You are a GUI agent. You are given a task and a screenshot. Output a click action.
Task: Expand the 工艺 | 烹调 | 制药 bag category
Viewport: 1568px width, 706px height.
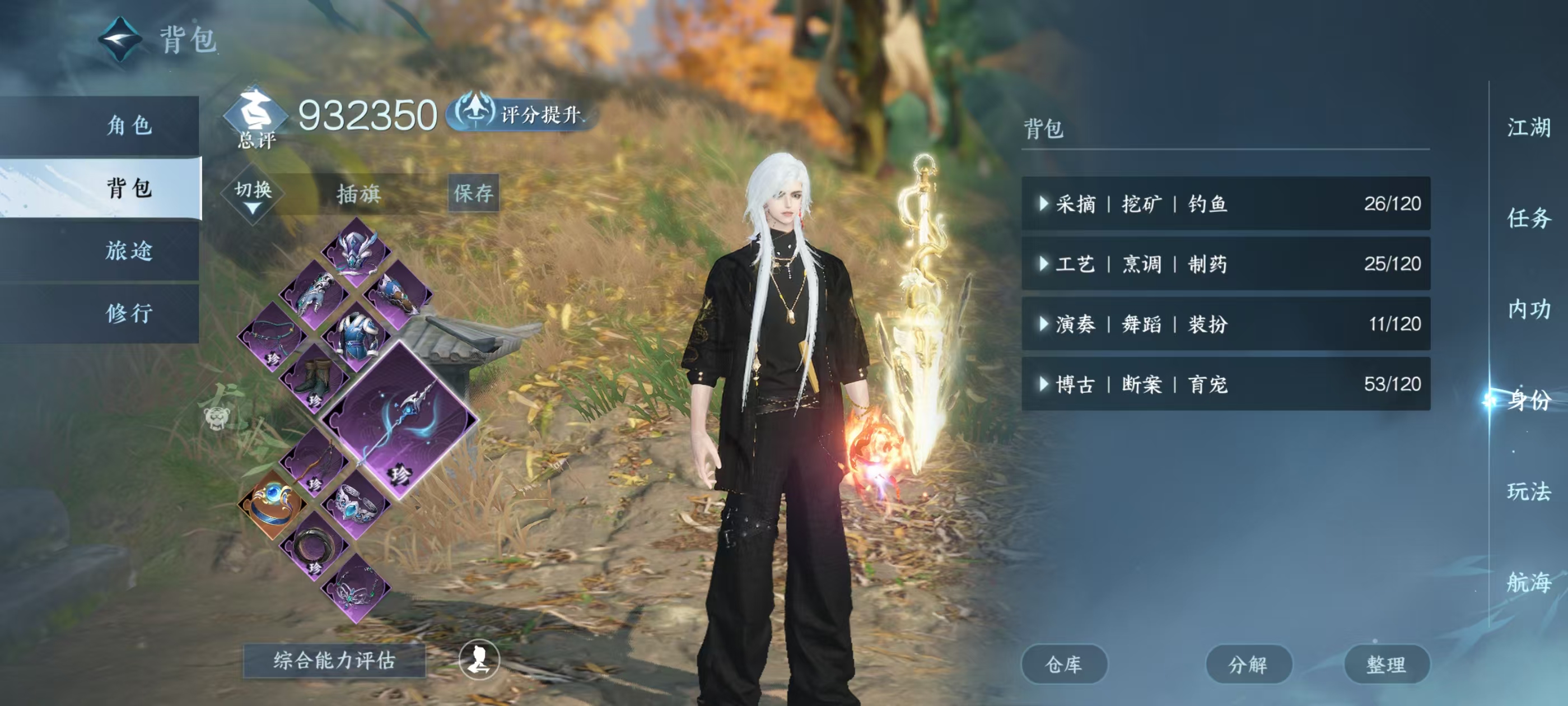pyautogui.click(x=1225, y=264)
